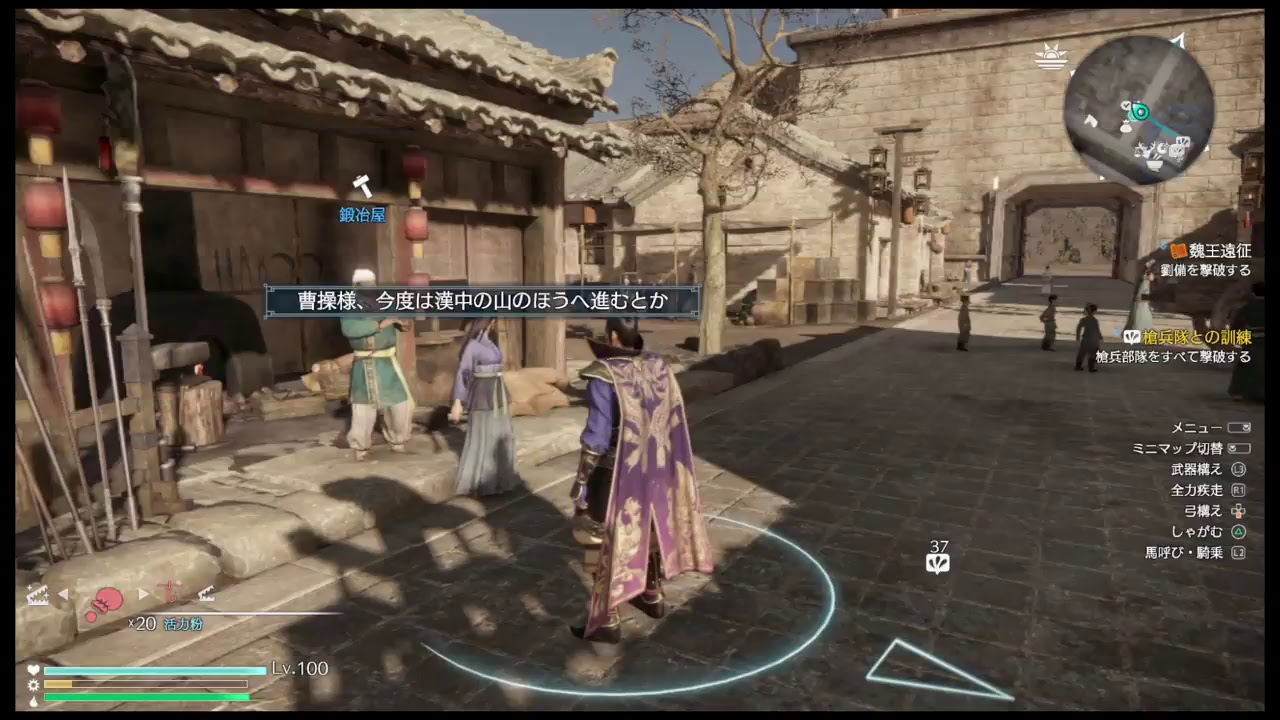Click the circular minimap
The height and width of the screenshot is (720, 1280).
(x=1140, y=107)
